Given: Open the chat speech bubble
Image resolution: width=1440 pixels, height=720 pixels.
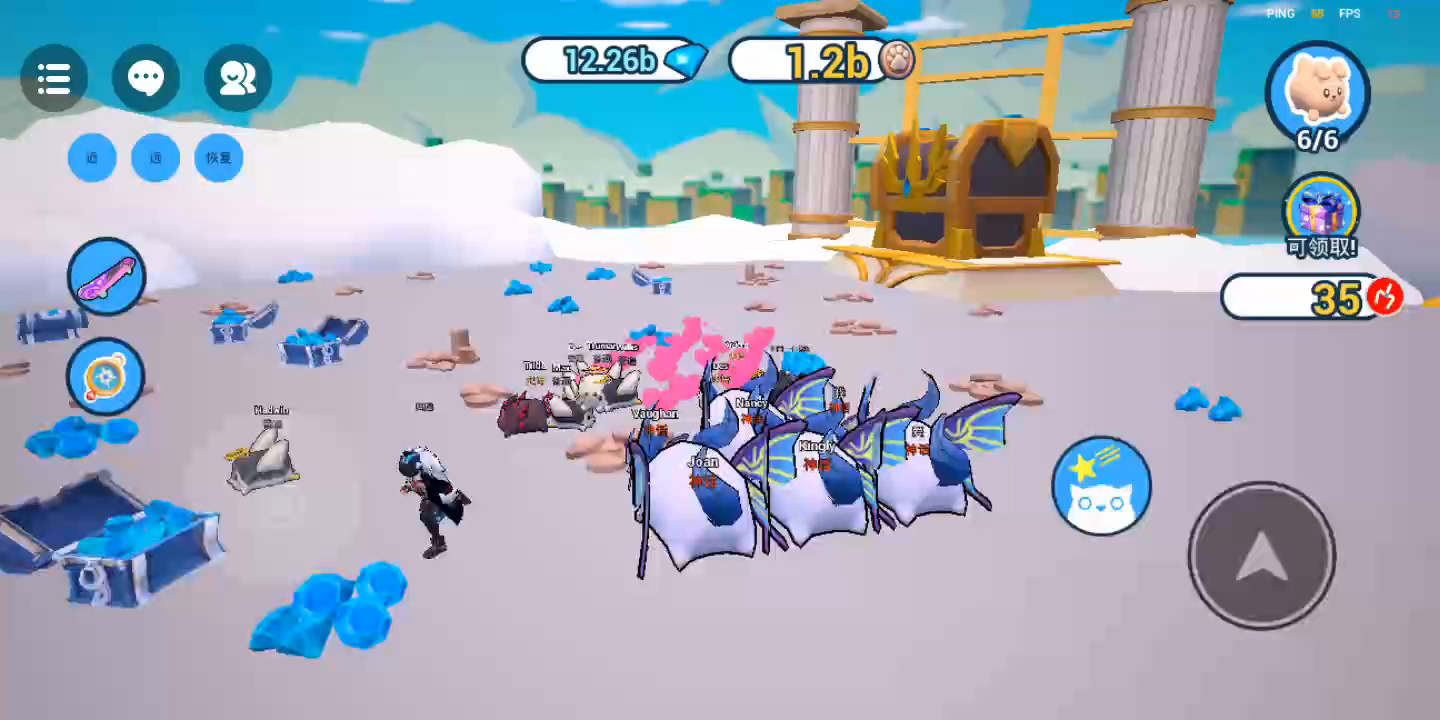Looking at the screenshot, I should pyautogui.click(x=146, y=78).
